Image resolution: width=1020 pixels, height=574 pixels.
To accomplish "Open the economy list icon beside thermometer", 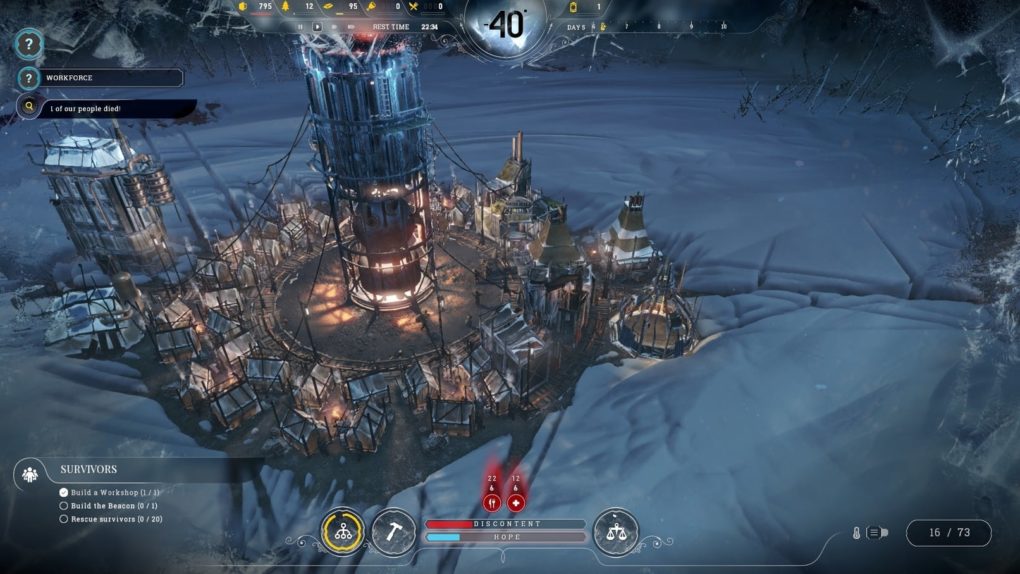I will coord(876,533).
